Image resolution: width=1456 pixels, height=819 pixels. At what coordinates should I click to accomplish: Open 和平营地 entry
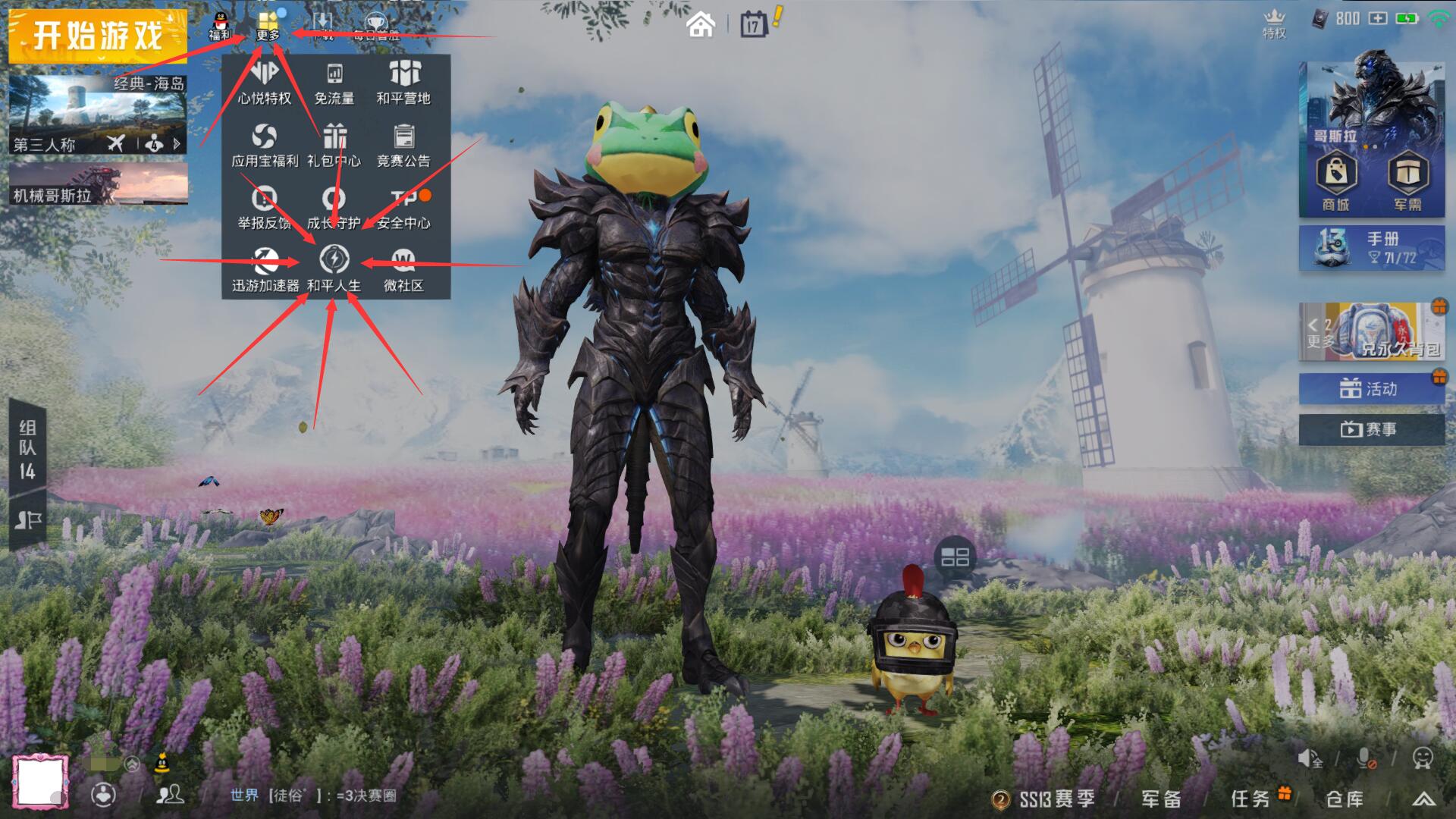(403, 82)
